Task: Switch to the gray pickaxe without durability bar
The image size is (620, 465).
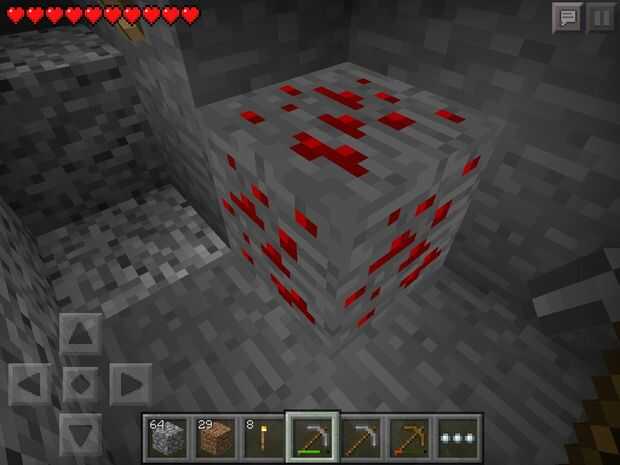Action: point(361,437)
